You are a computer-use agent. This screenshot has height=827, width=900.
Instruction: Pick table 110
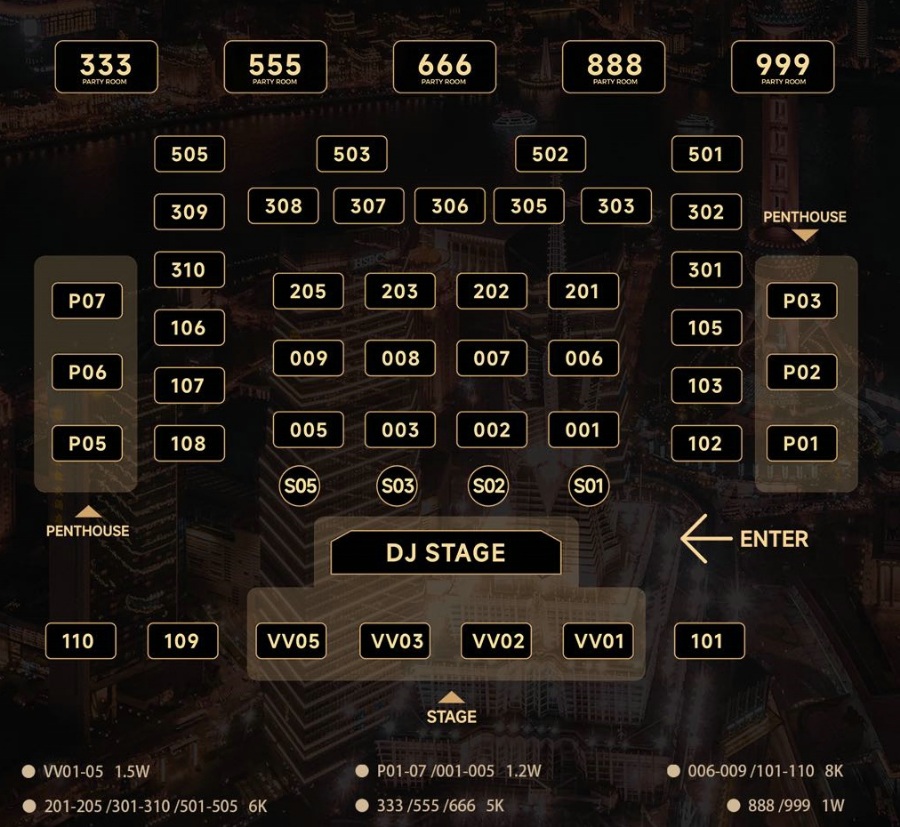coord(81,641)
